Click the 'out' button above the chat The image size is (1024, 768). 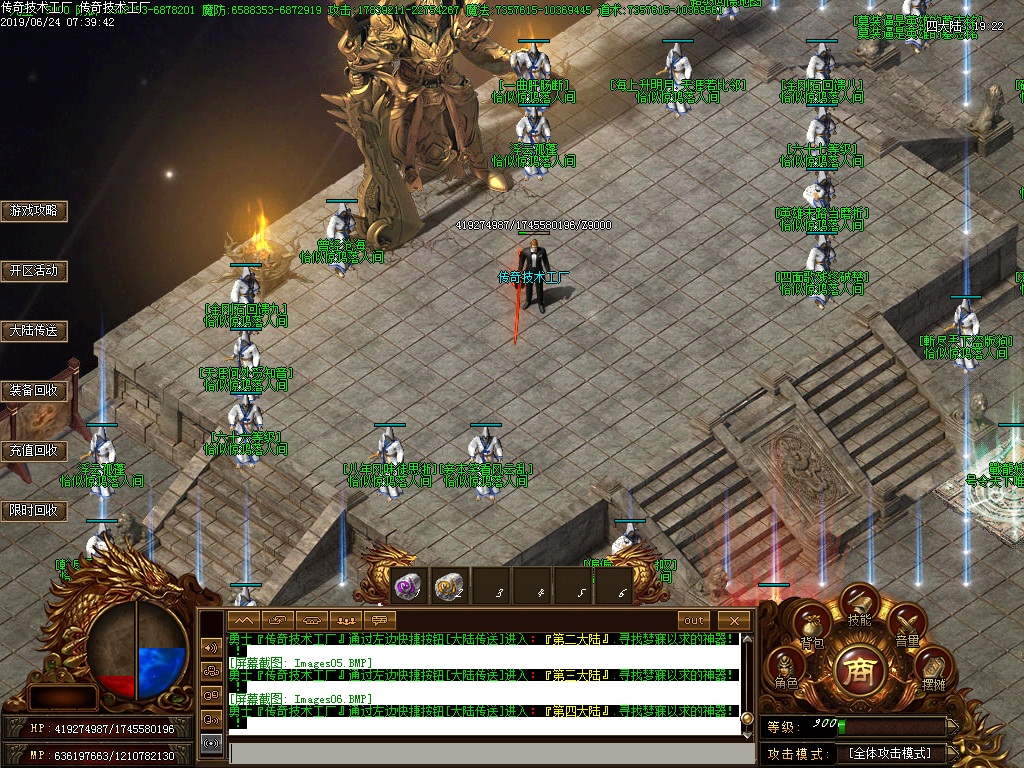coord(694,621)
